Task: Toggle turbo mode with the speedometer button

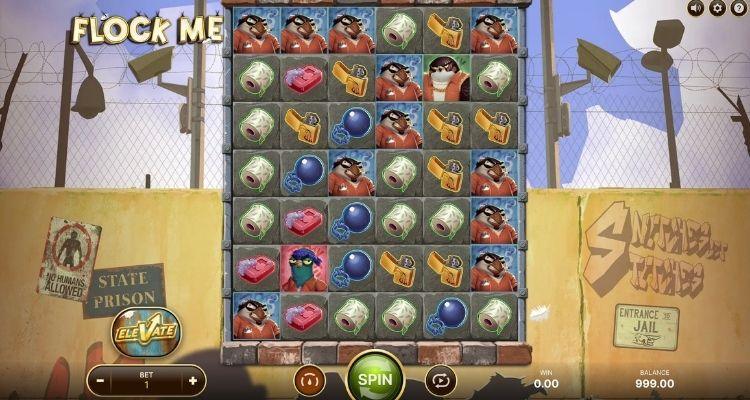Action: click(x=309, y=381)
